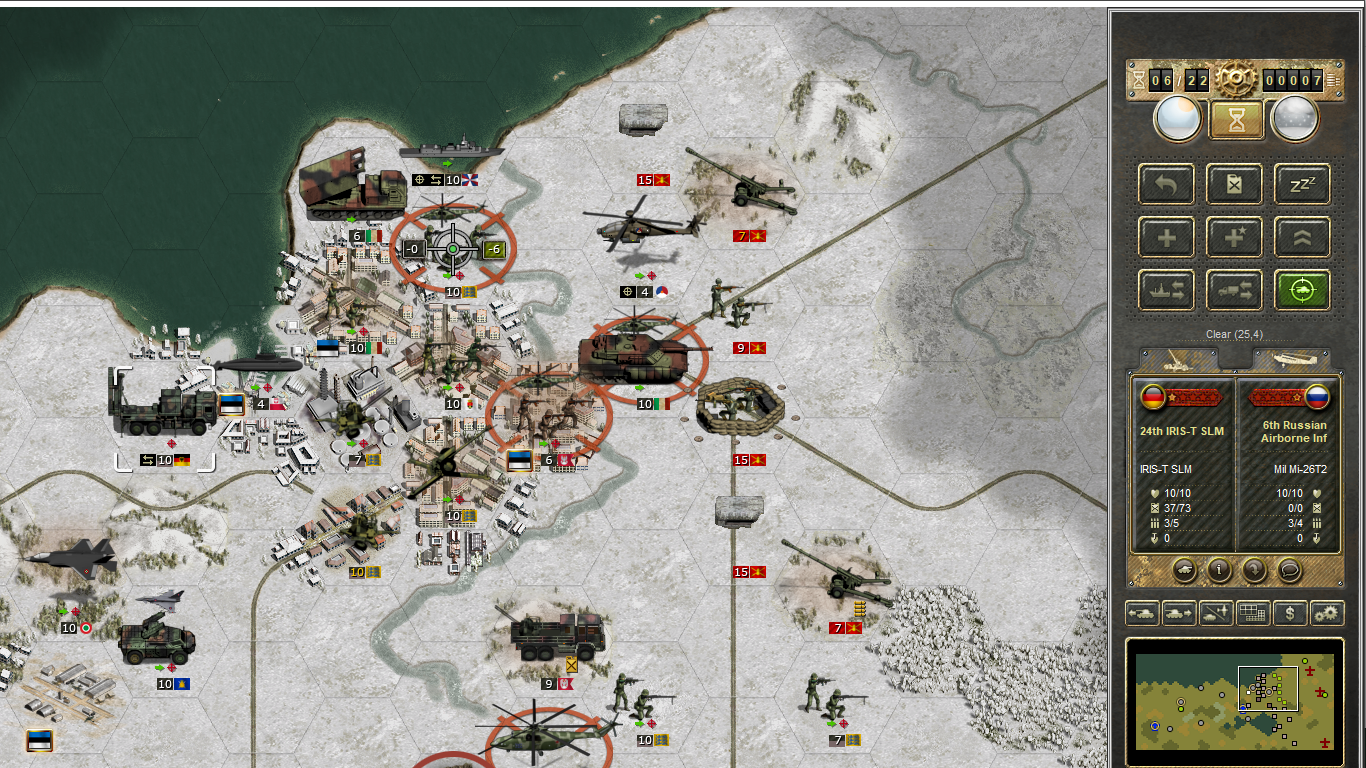Toggle the green tank crosshair button
This screenshot has width=1366, height=768.
click(1302, 290)
